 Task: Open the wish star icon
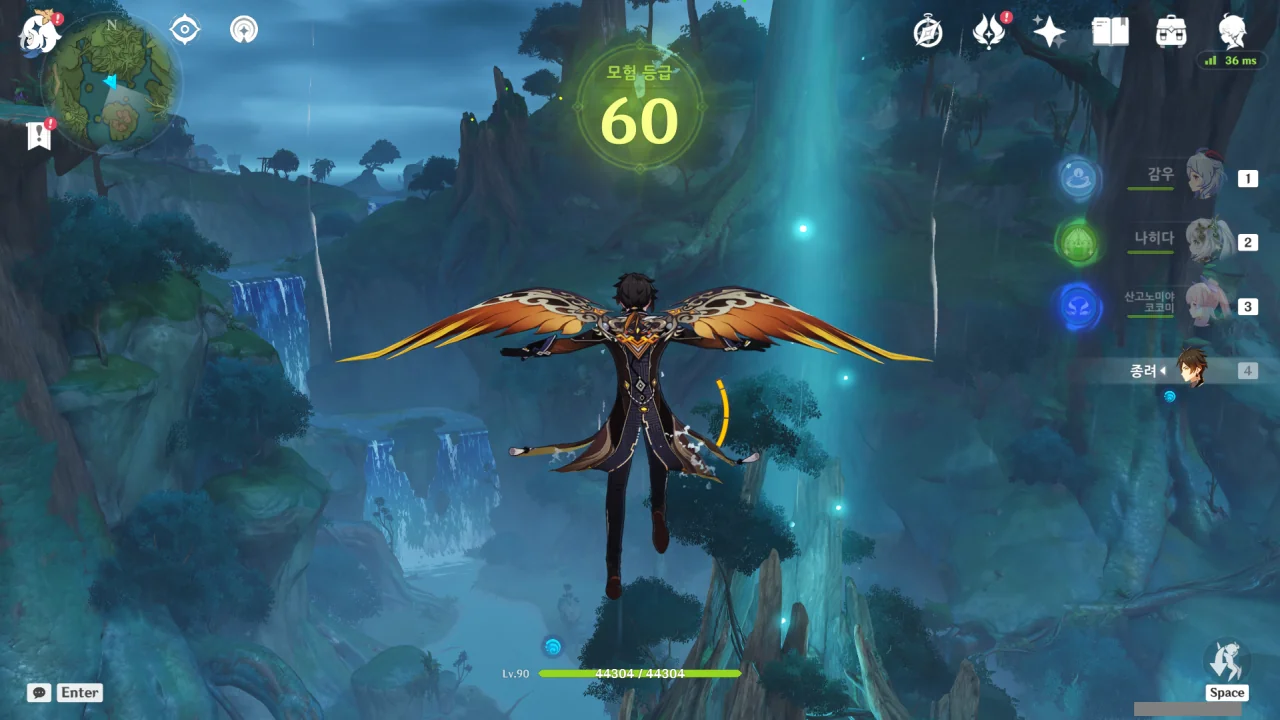click(1049, 32)
